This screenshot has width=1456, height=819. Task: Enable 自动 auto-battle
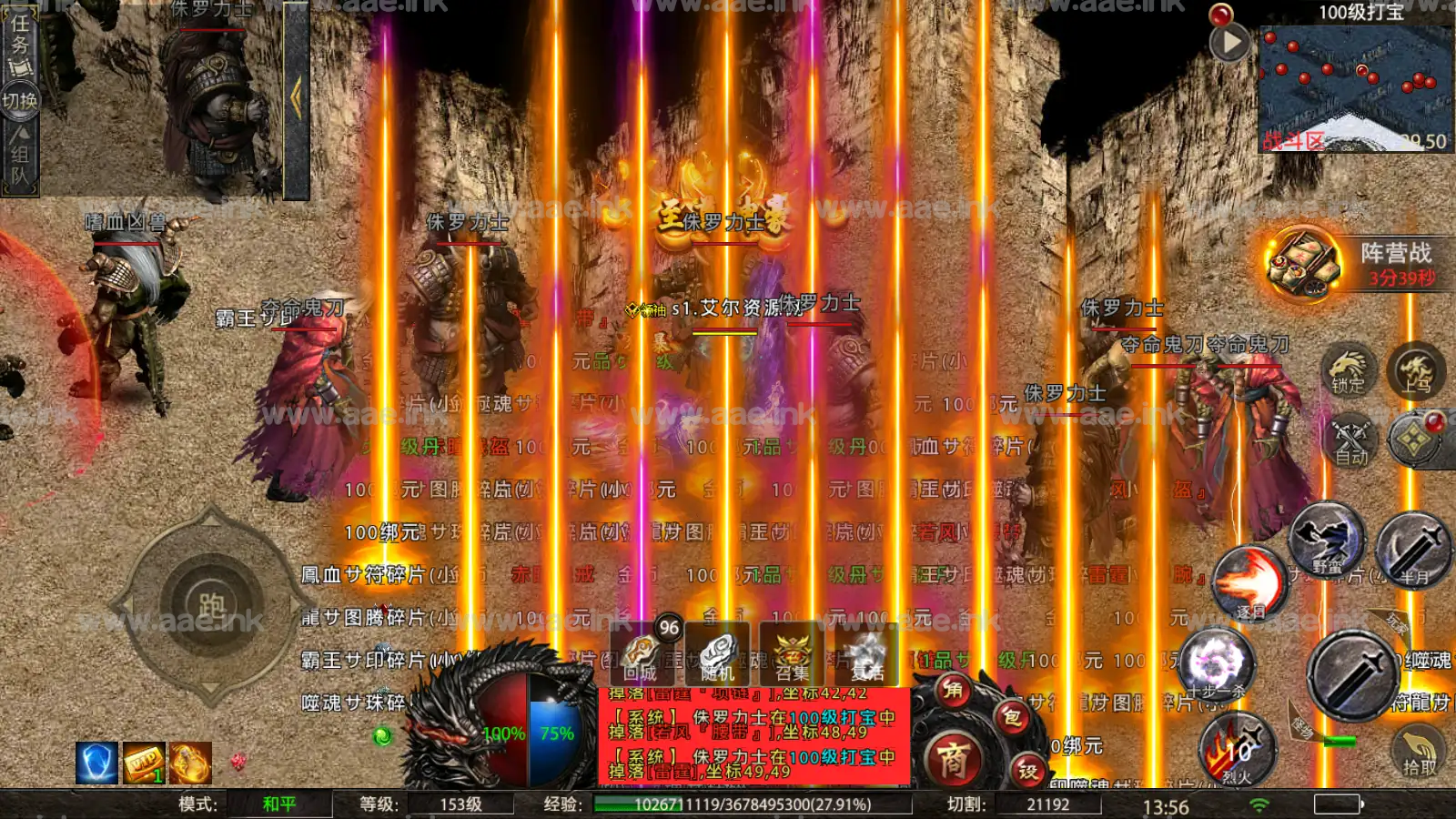[x=1350, y=440]
